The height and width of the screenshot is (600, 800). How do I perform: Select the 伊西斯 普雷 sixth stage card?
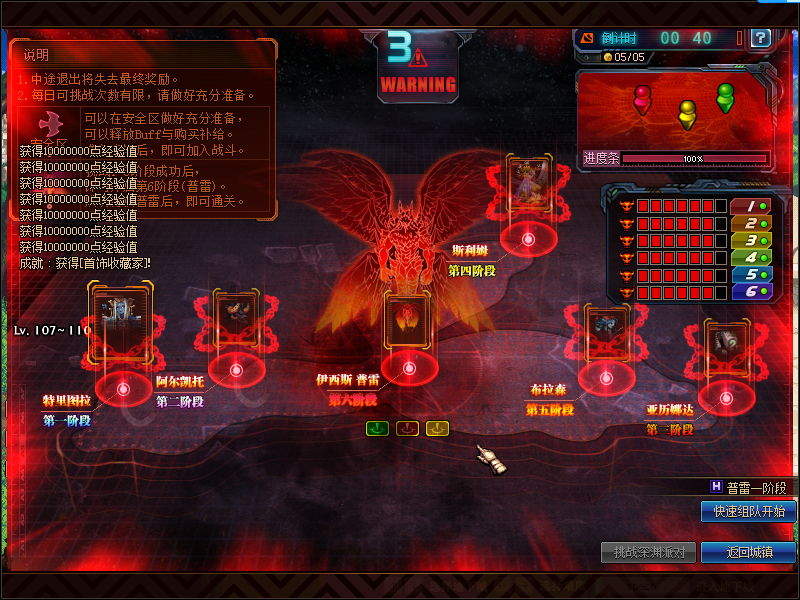(x=408, y=322)
